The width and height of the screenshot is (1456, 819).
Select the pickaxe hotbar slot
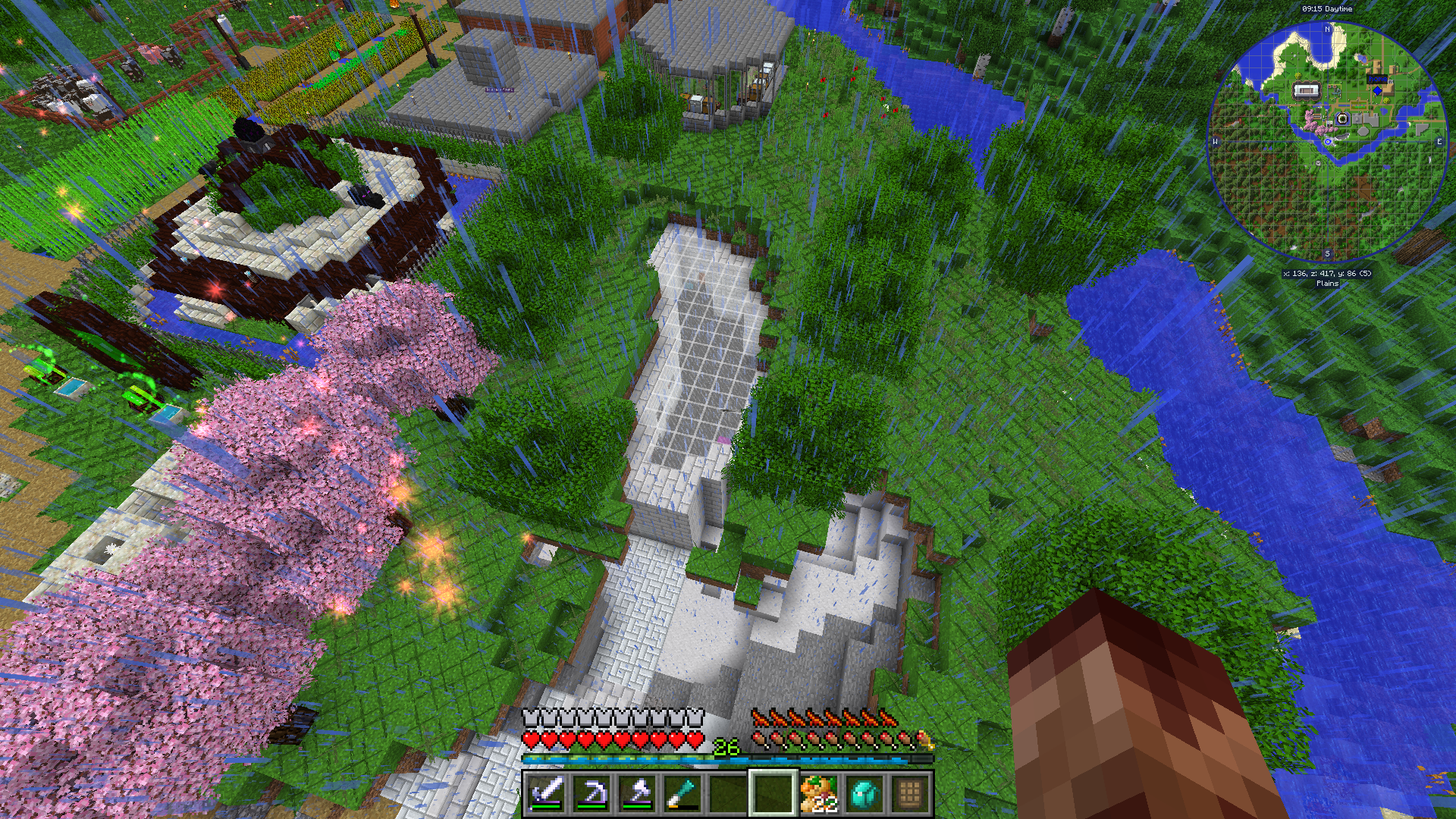coord(591,793)
